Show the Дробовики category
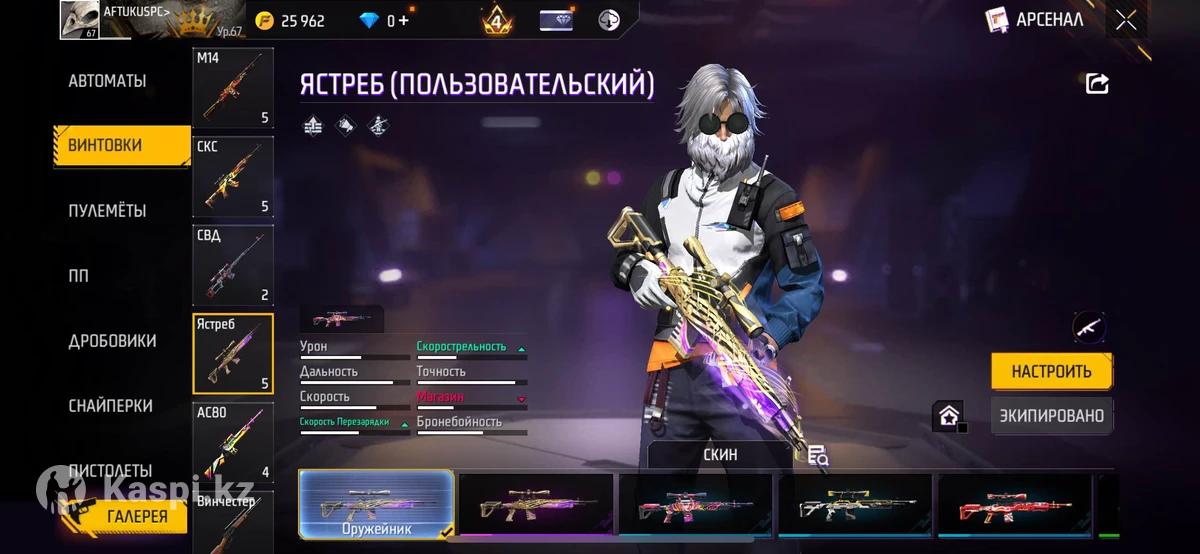The width and height of the screenshot is (1200, 554). click(x=112, y=341)
